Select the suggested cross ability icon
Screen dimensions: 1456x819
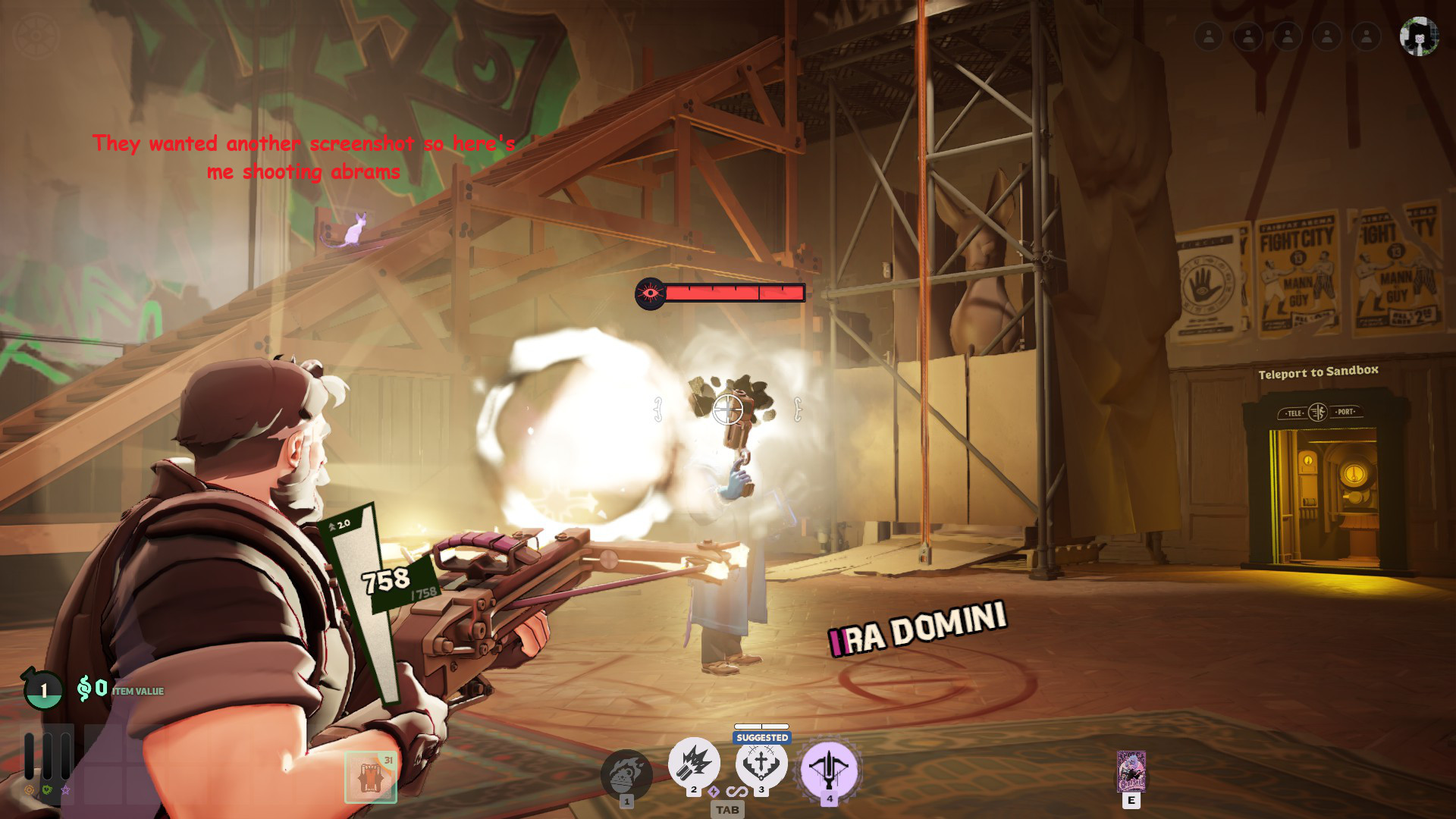coord(761,764)
